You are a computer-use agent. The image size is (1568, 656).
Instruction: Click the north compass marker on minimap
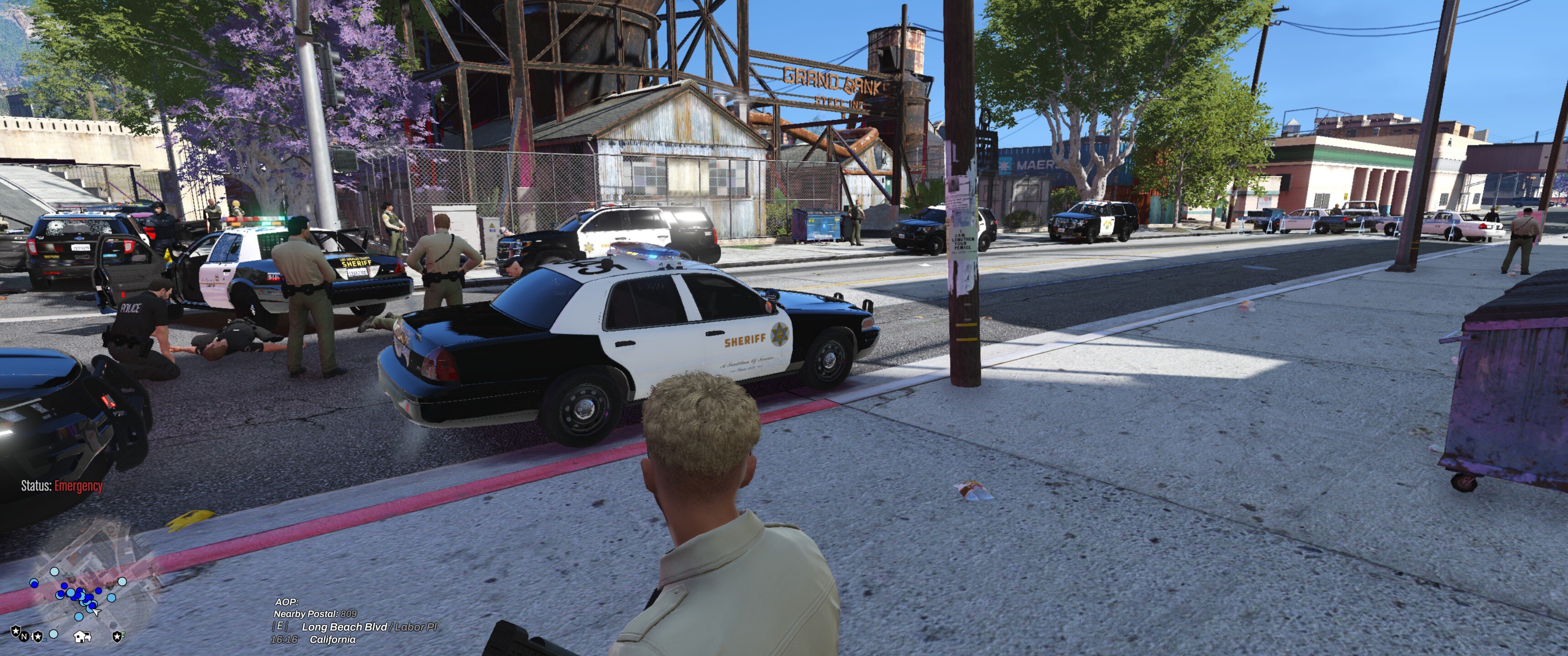pyautogui.click(x=24, y=636)
